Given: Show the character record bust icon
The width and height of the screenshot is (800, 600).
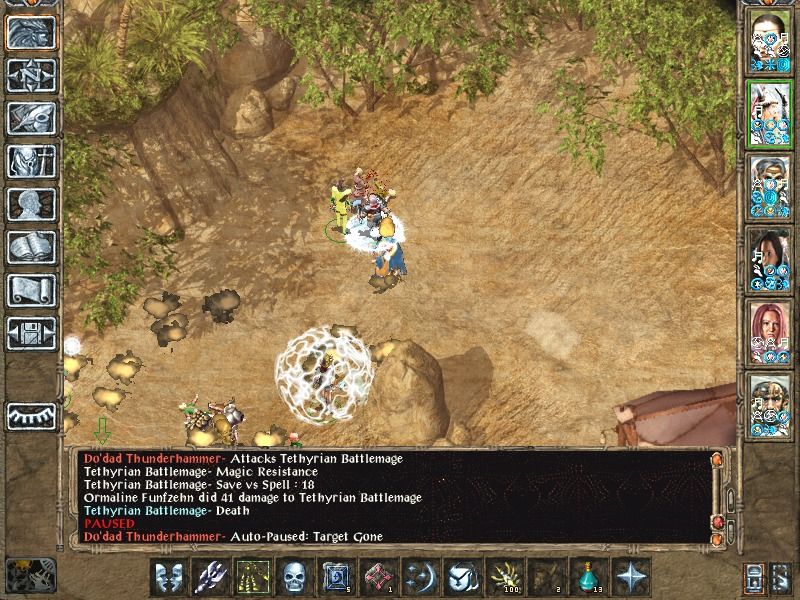Looking at the screenshot, I should (32, 205).
